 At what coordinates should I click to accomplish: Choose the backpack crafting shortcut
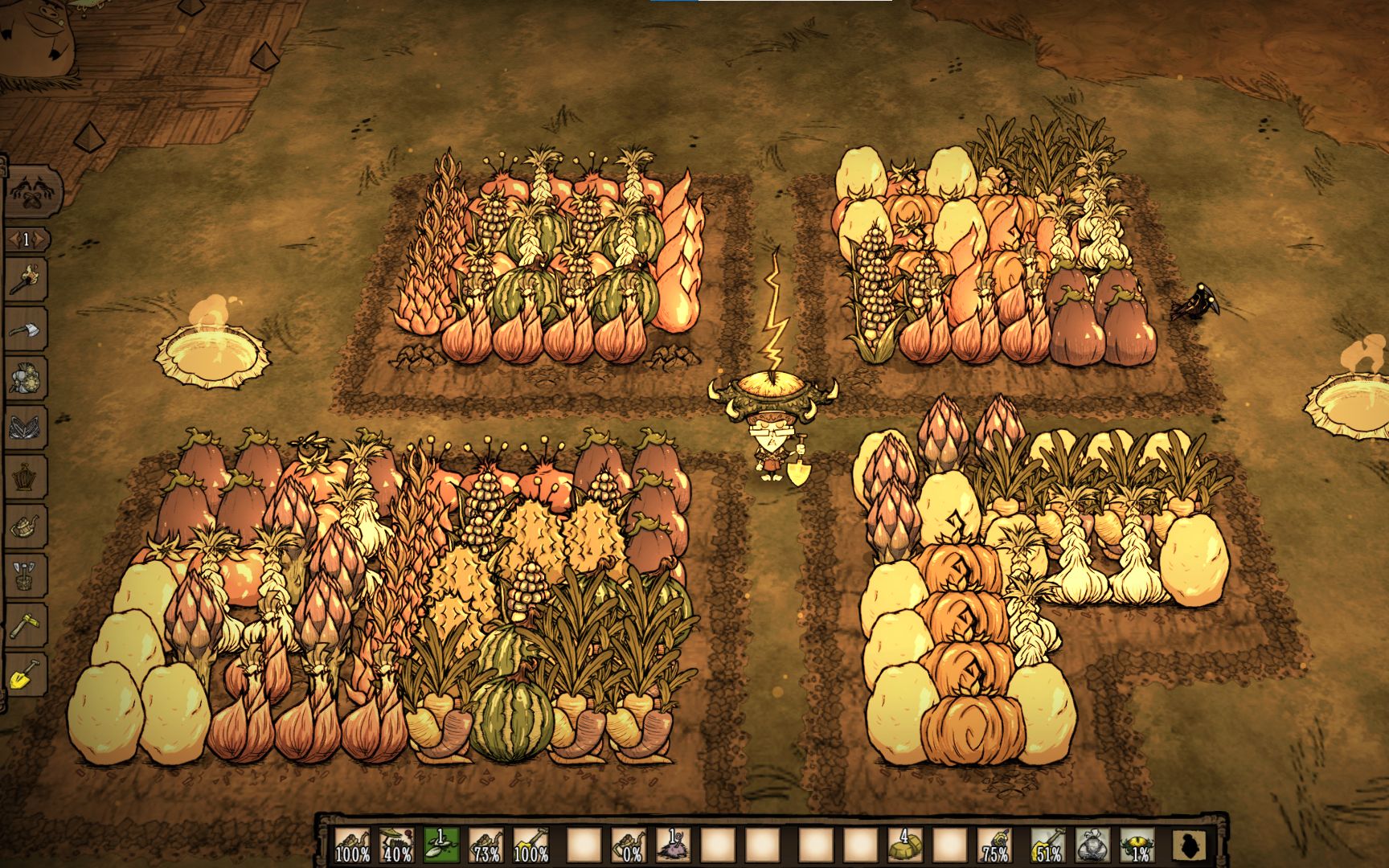(x=27, y=378)
